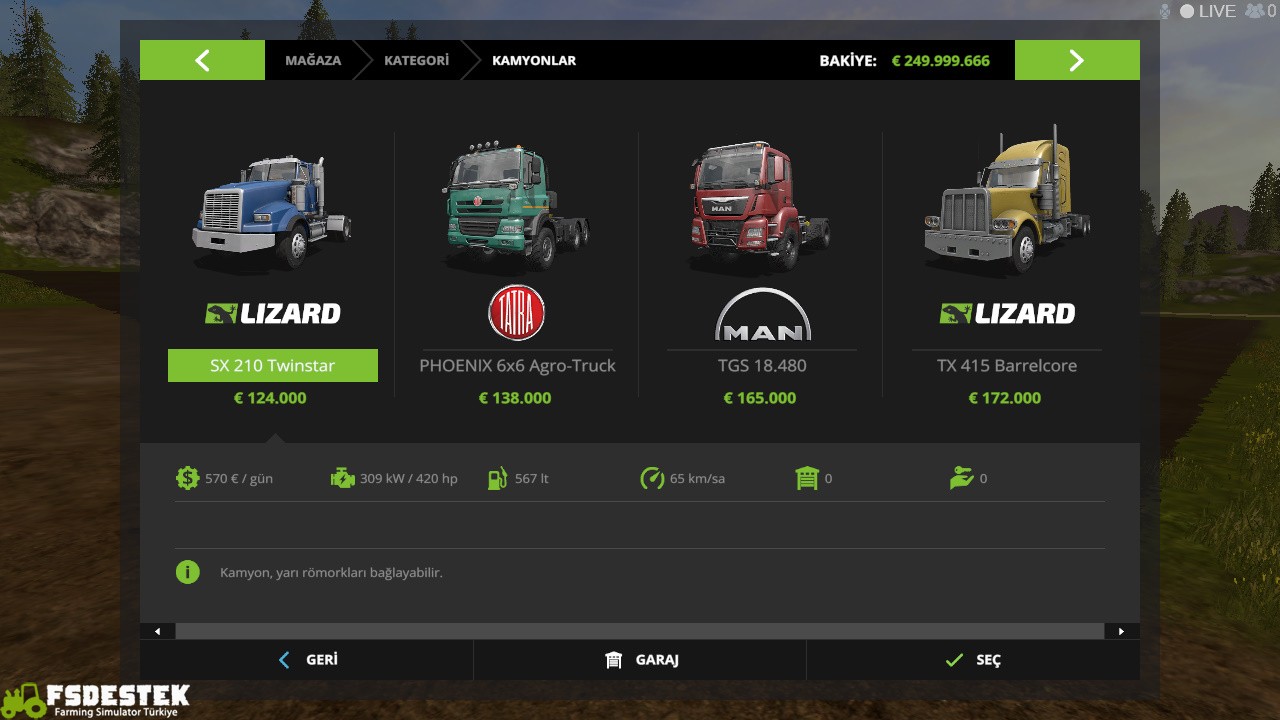Screen dimensions: 1280x720
Task: Confirm with the SEÇ button
Action: (972, 660)
